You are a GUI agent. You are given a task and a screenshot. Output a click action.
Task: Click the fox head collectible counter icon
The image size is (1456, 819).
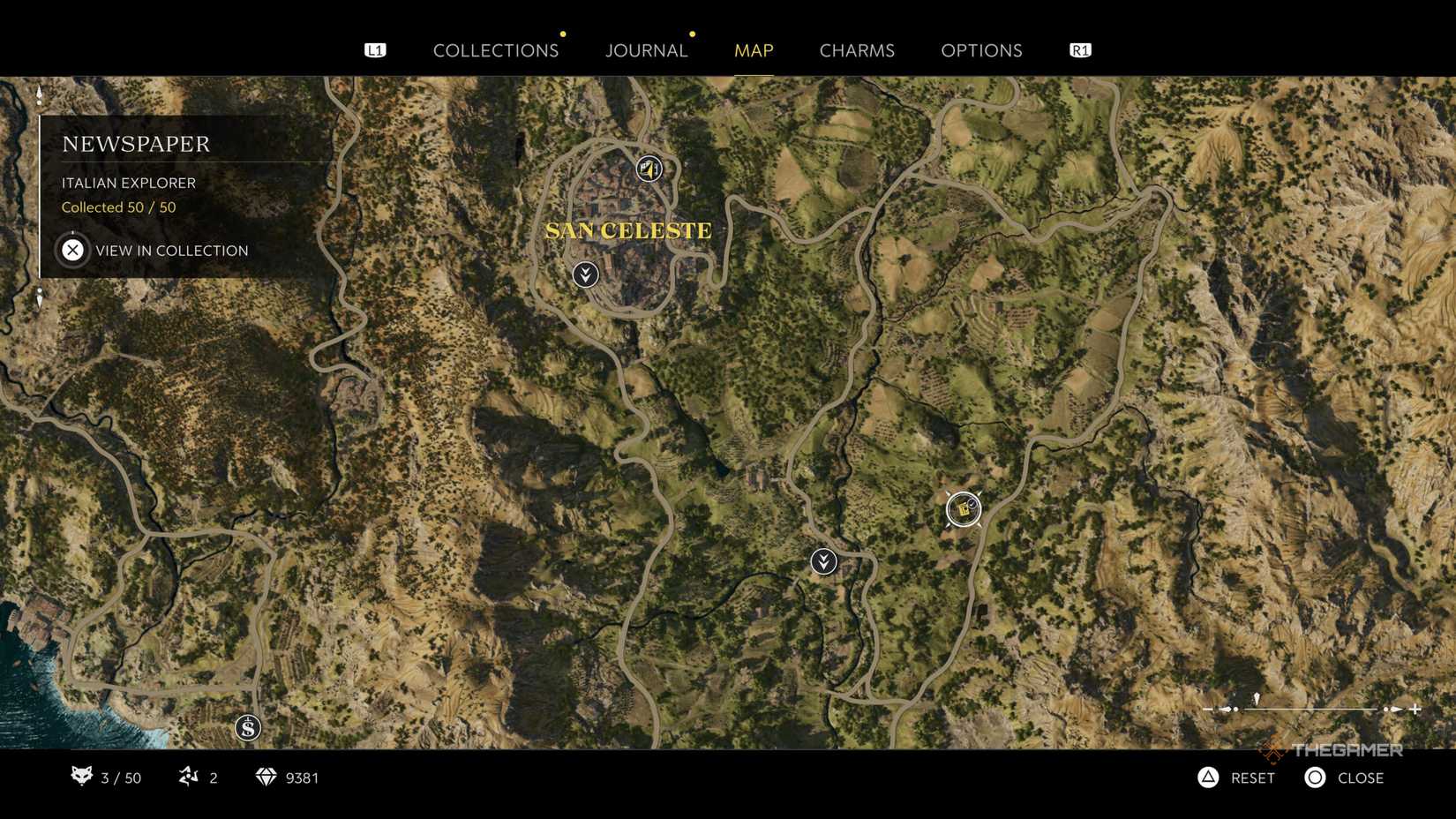[x=81, y=778]
